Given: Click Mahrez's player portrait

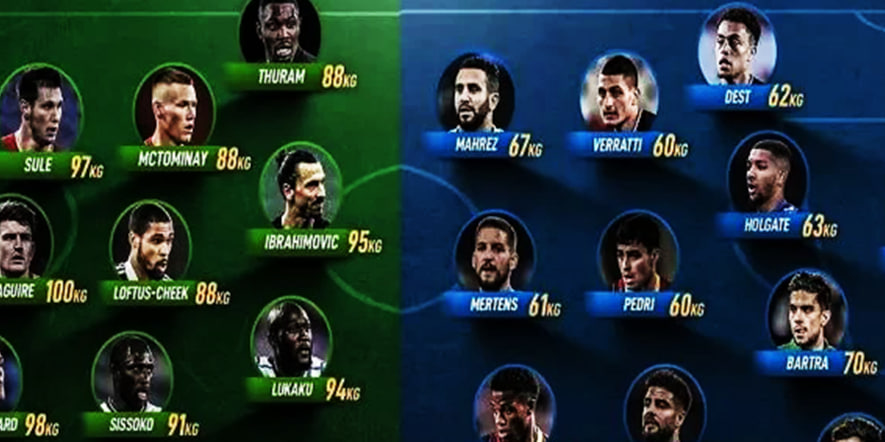Looking at the screenshot, I should tap(475, 93).
